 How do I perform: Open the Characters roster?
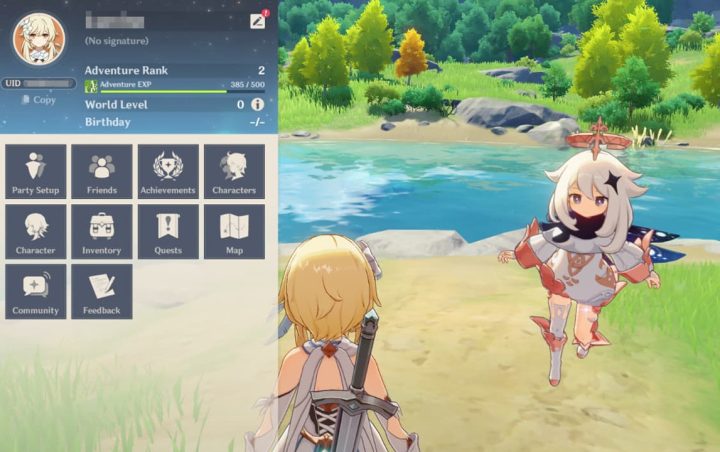point(234,171)
